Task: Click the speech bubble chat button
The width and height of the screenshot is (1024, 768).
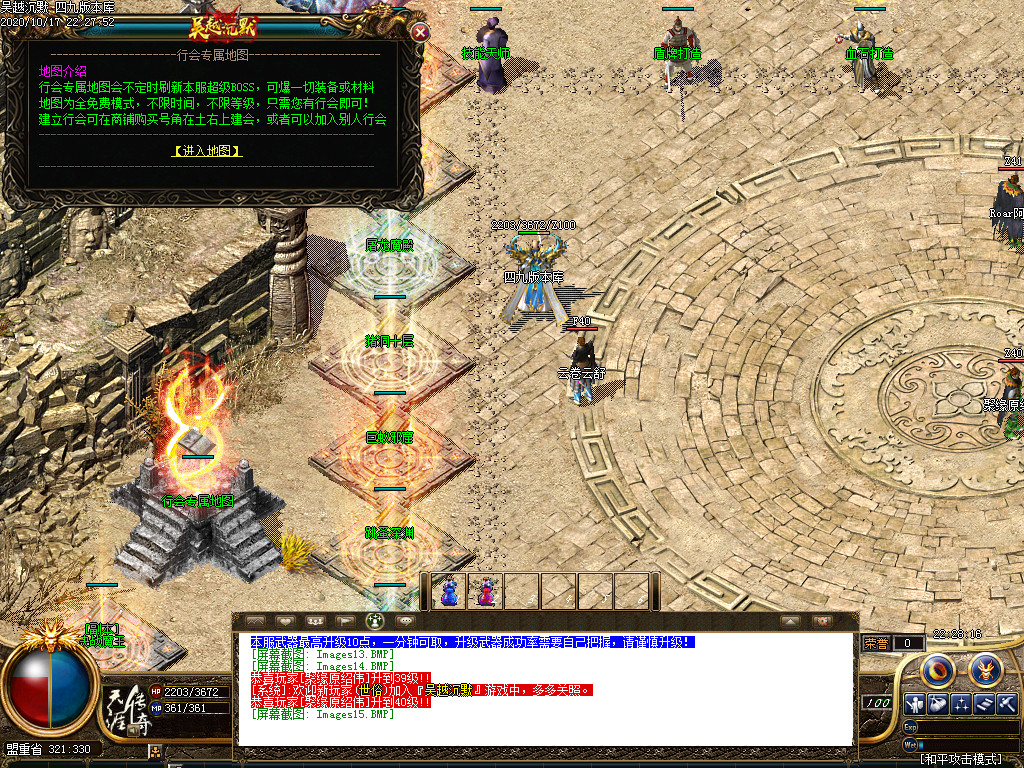Action: coord(405,621)
